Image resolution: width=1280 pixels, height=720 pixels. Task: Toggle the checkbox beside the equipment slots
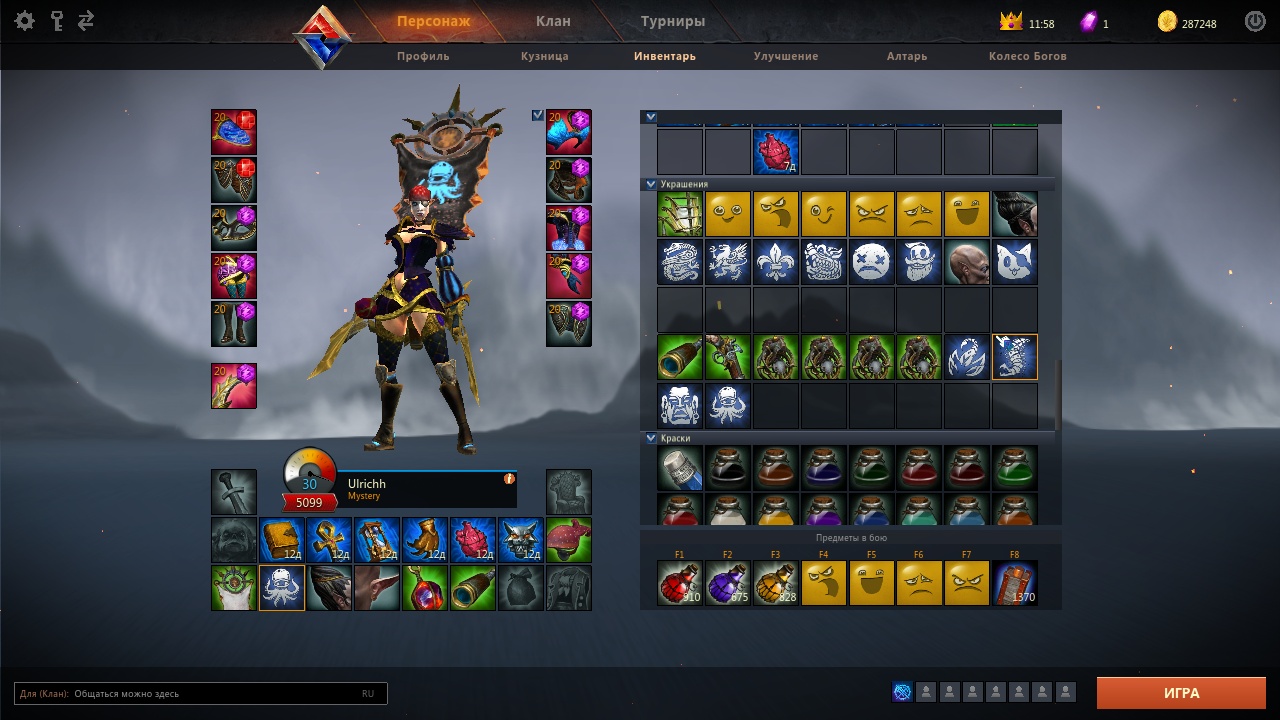click(x=538, y=115)
